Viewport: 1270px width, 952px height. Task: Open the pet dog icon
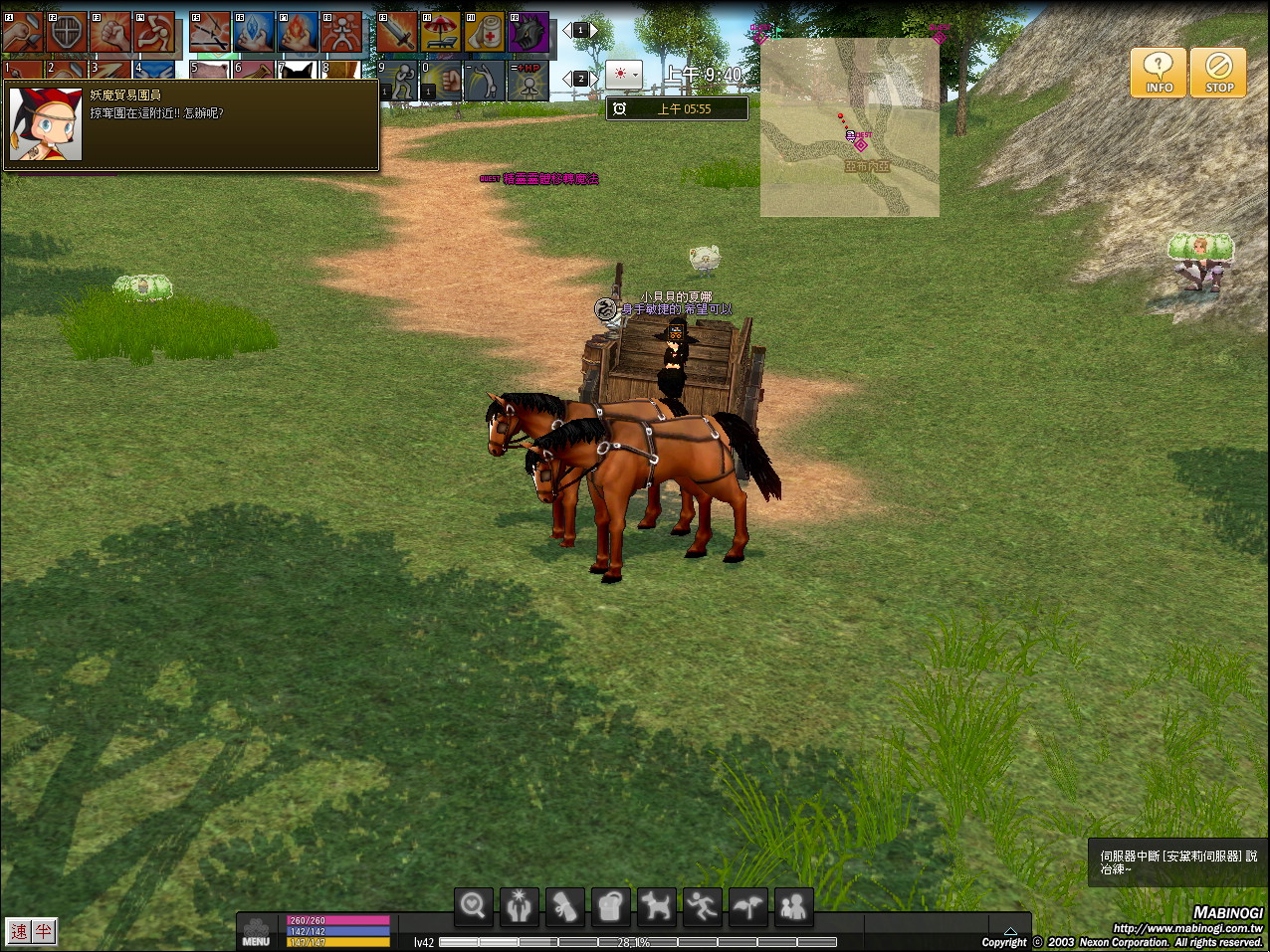coord(656,906)
